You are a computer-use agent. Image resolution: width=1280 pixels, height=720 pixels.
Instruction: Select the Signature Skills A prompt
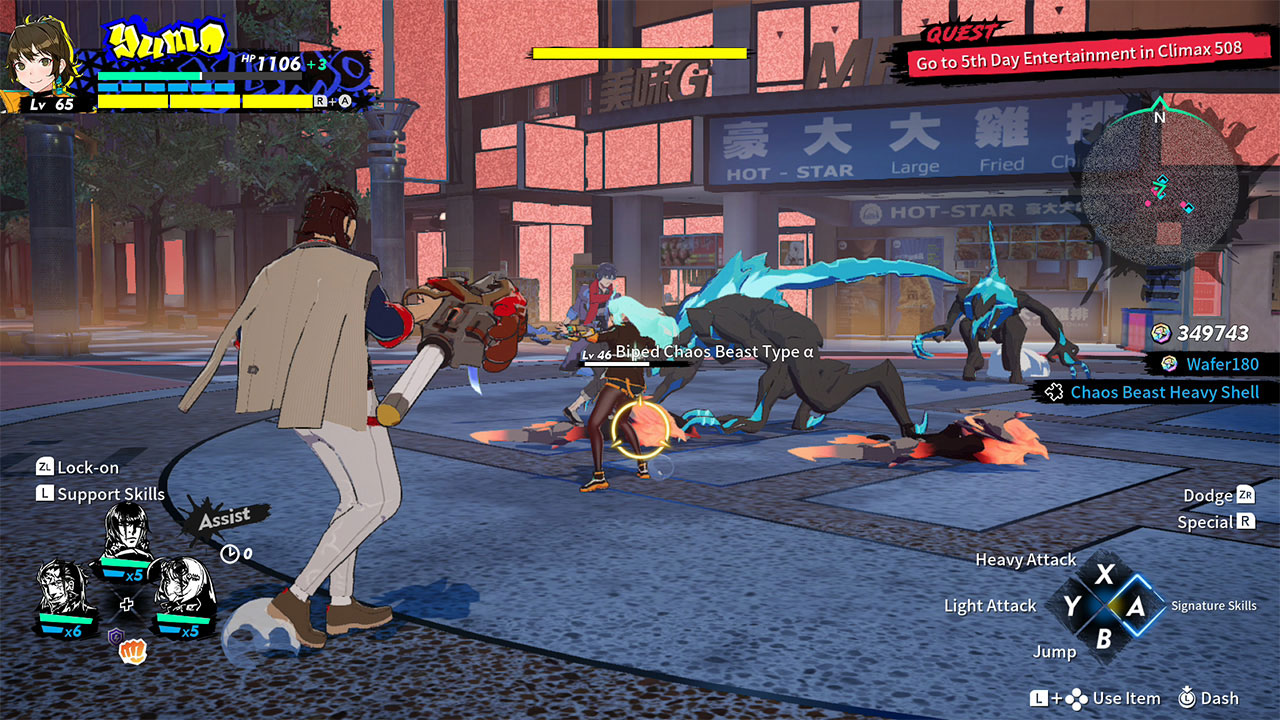[1138, 605]
